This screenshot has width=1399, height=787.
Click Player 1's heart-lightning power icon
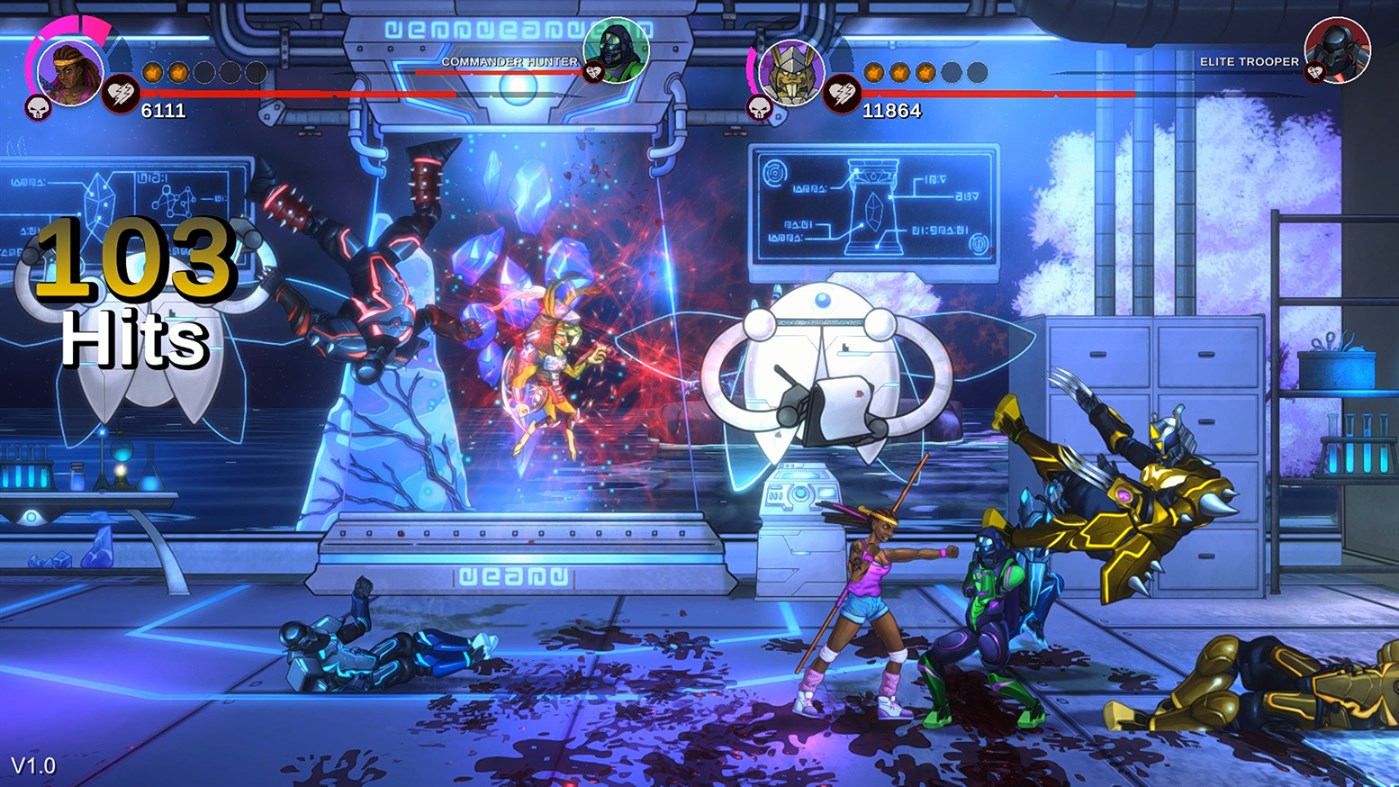120,92
